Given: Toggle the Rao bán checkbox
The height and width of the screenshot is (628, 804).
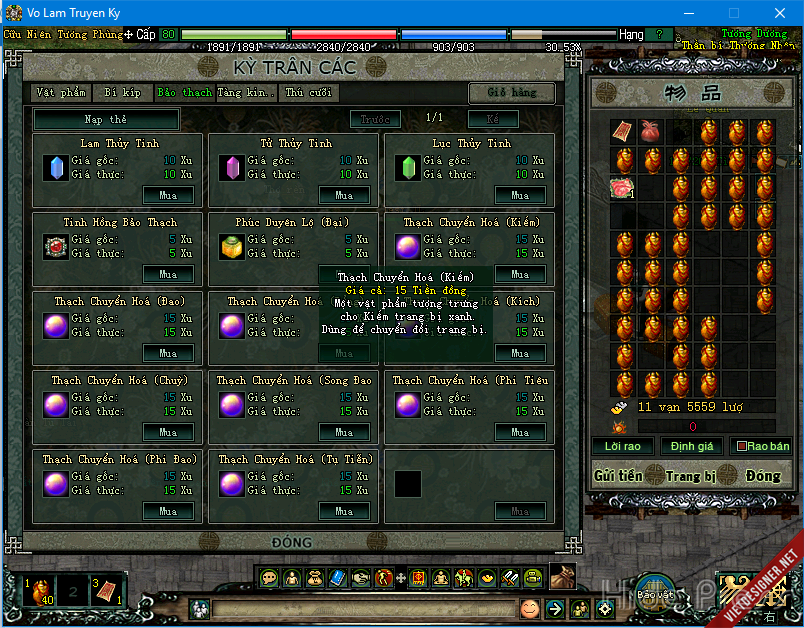Looking at the screenshot, I should click(743, 447).
